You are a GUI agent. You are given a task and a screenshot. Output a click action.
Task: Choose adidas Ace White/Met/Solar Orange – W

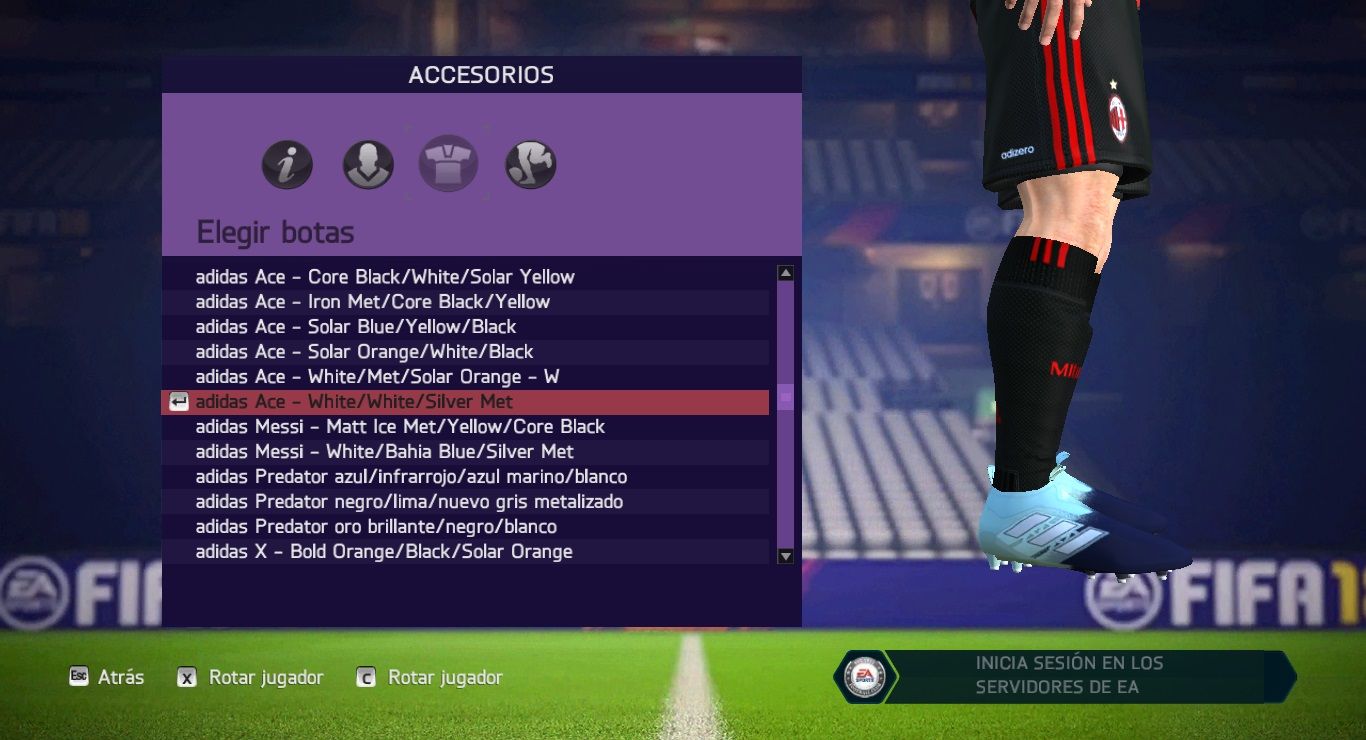[377, 377]
